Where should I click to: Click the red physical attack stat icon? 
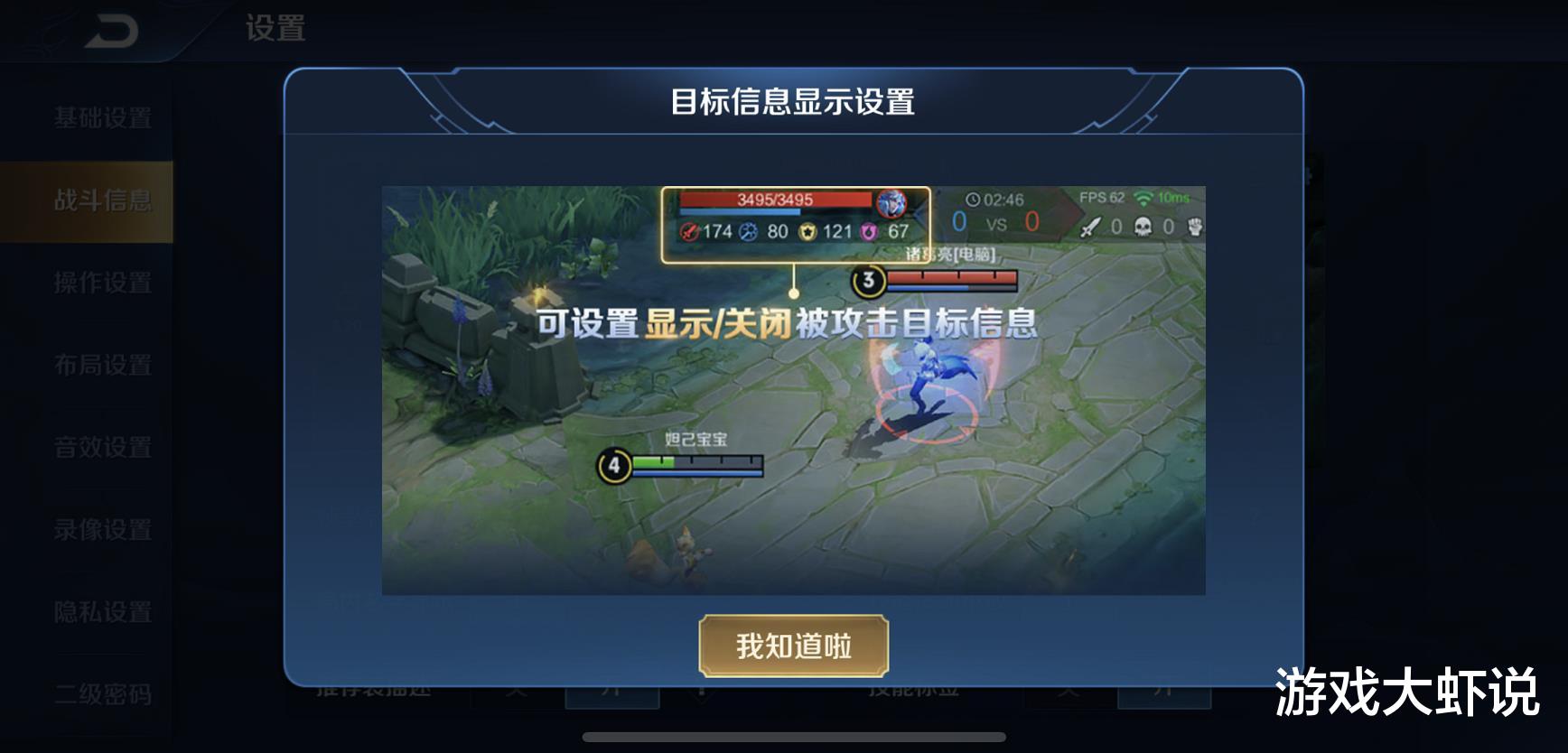click(690, 231)
